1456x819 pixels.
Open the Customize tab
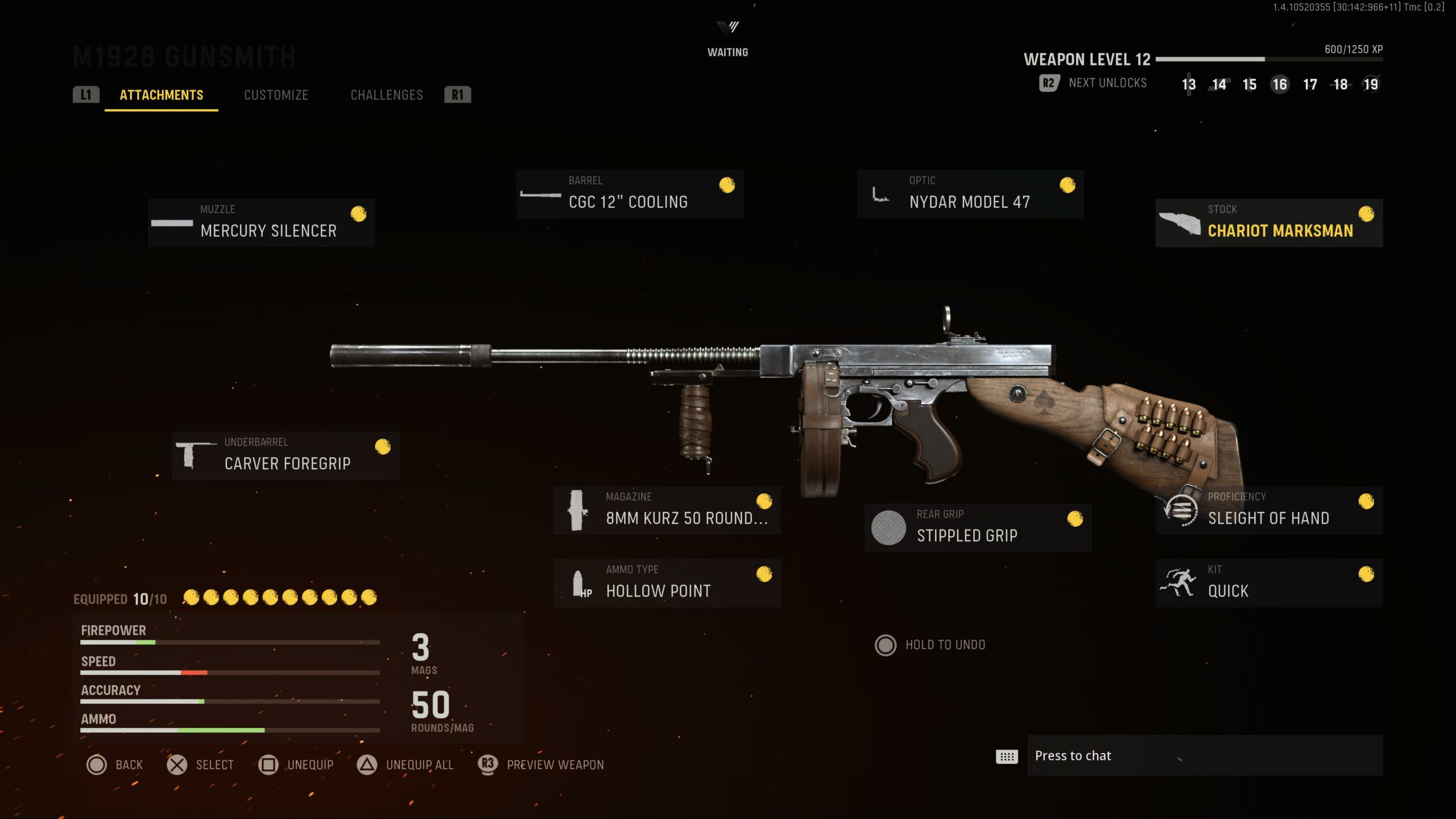(x=276, y=95)
